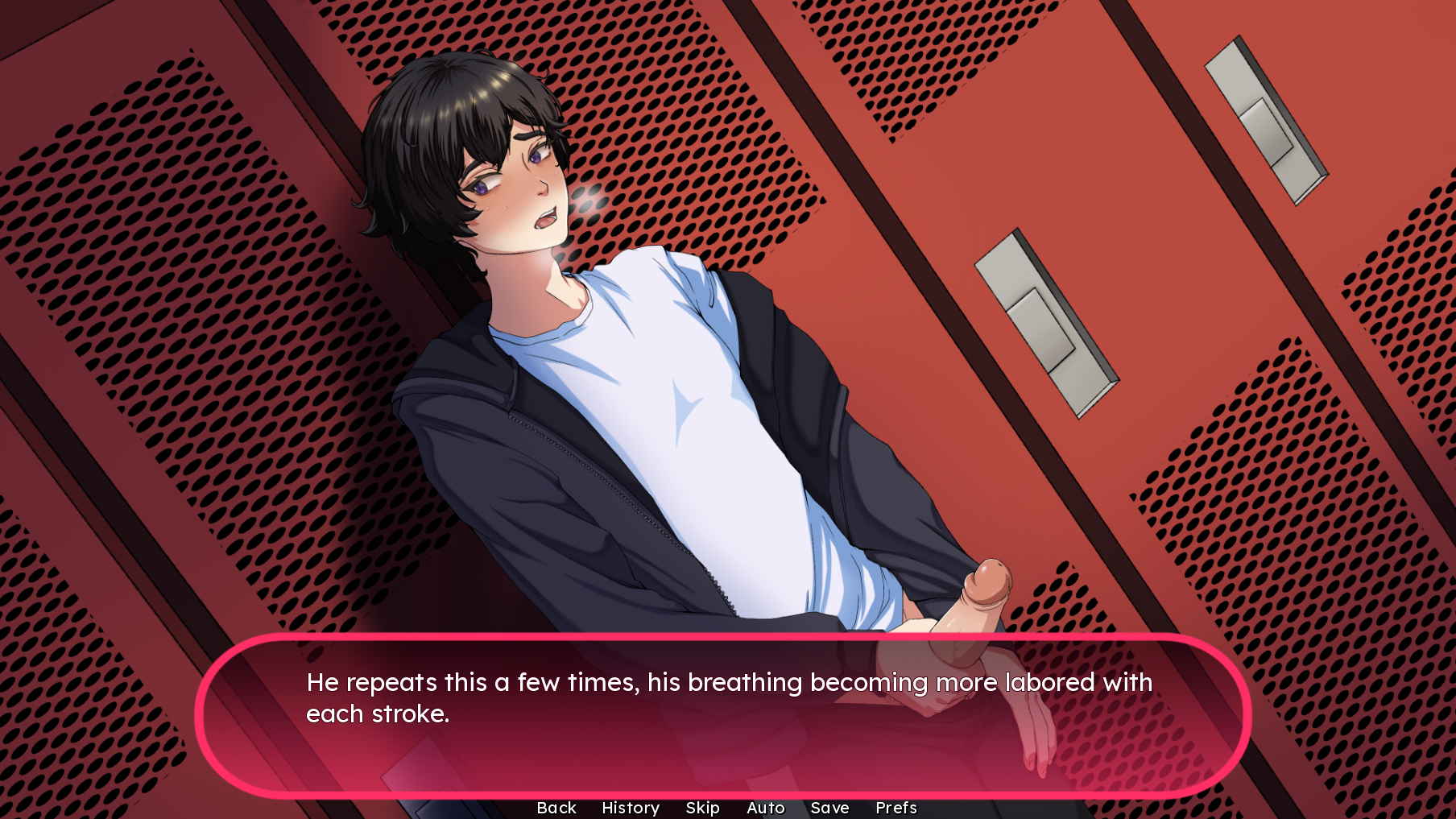
Task: Save the current game progress
Action: (830, 808)
